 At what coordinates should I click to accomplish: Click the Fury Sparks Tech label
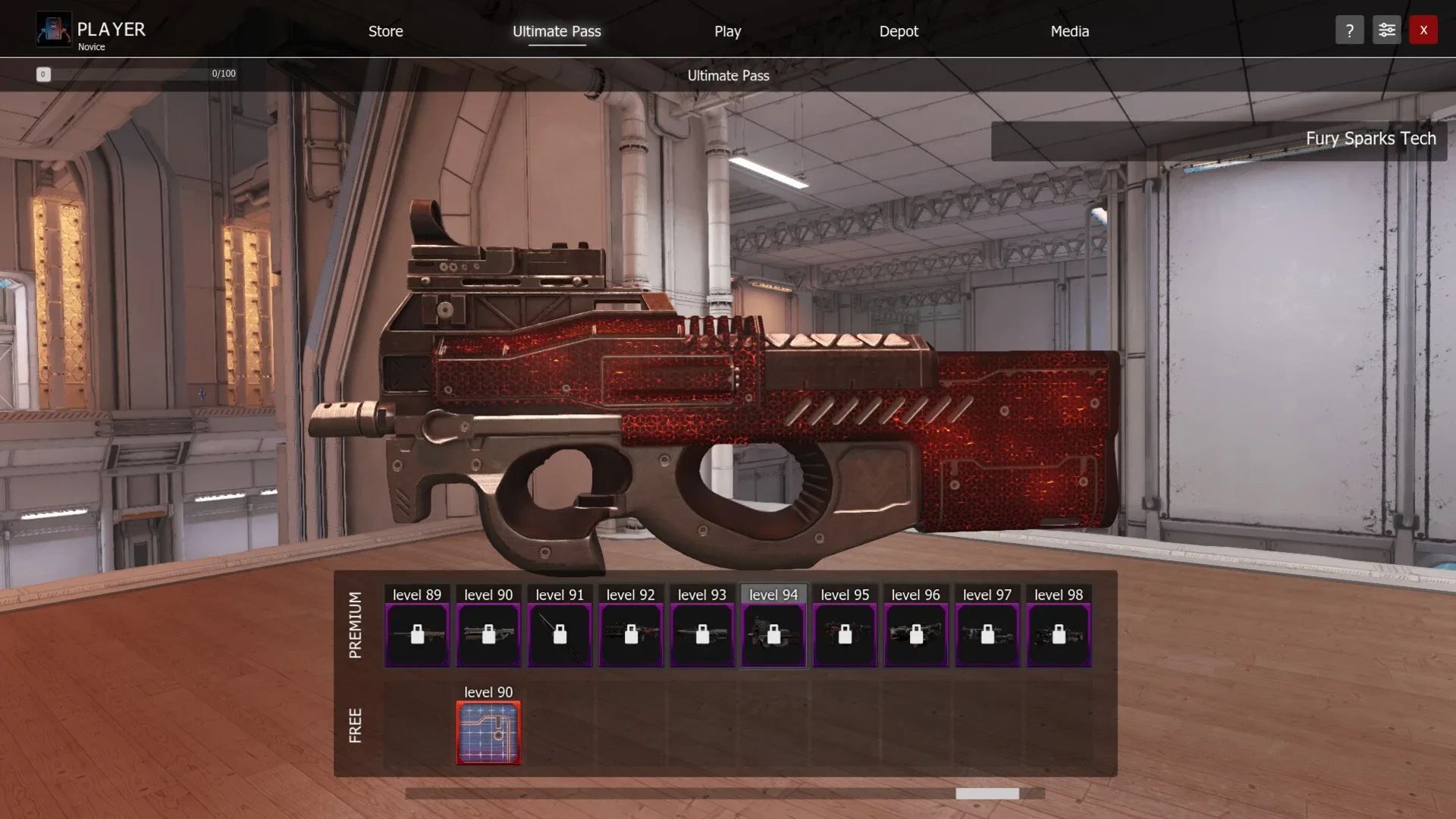click(x=1371, y=139)
